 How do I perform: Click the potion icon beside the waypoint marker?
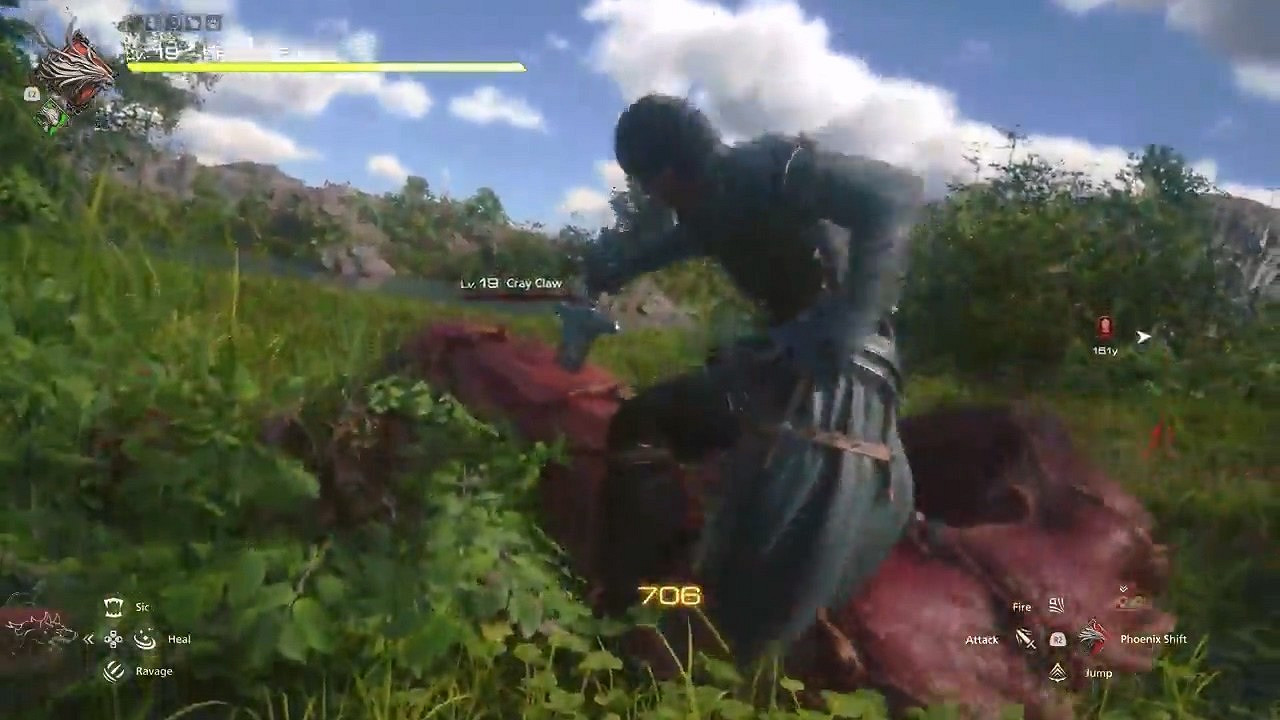coord(1103,325)
